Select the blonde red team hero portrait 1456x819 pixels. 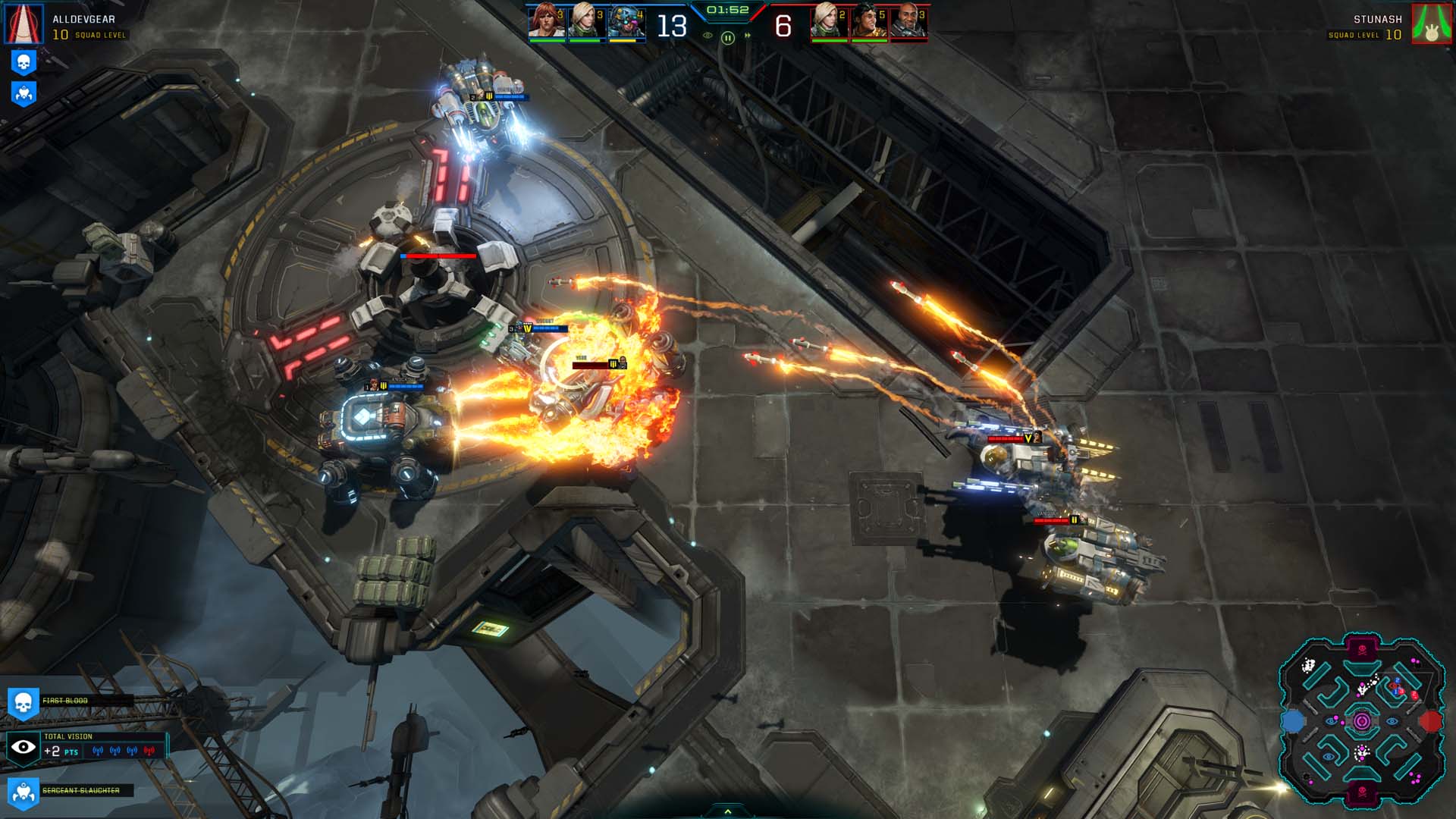(x=829, y=21)
